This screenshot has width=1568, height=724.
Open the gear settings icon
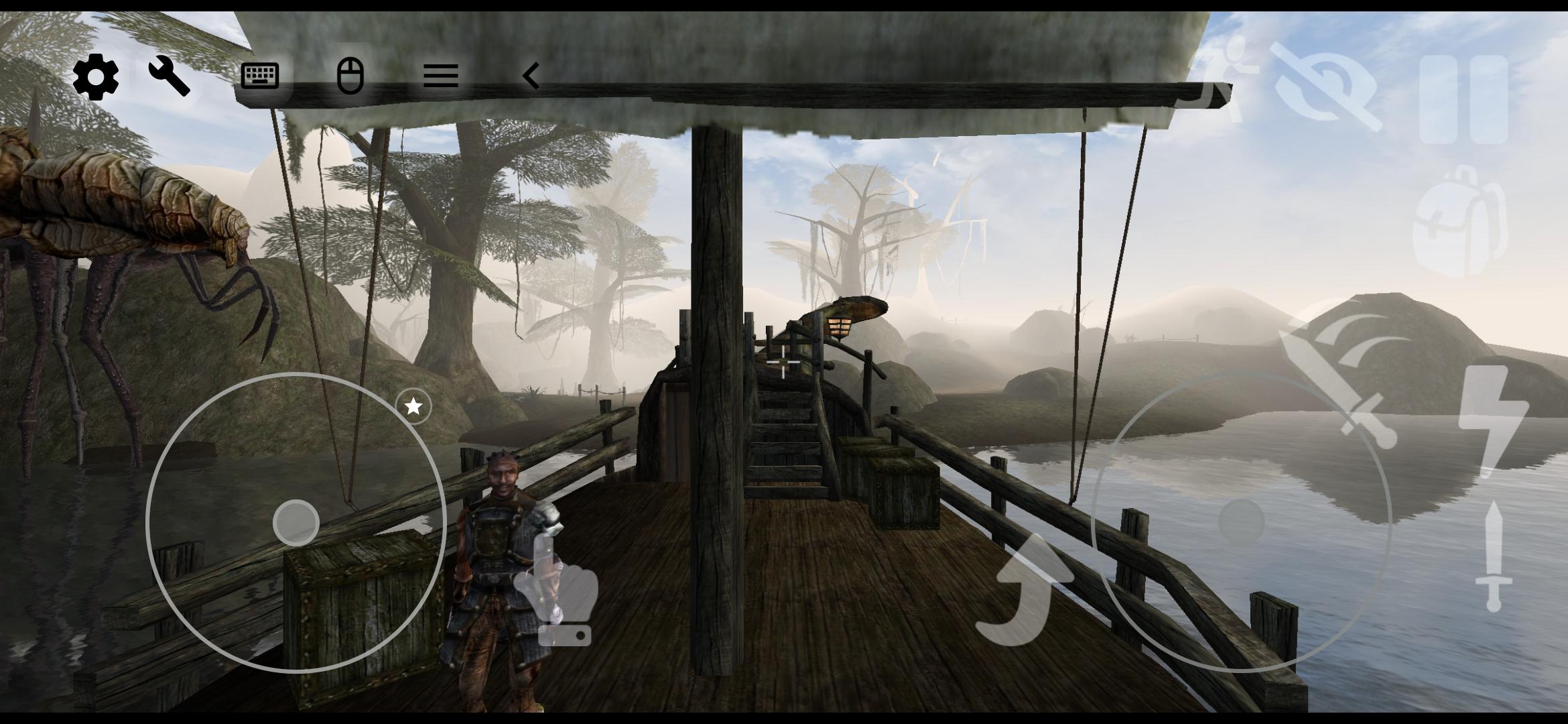[95, 76]
